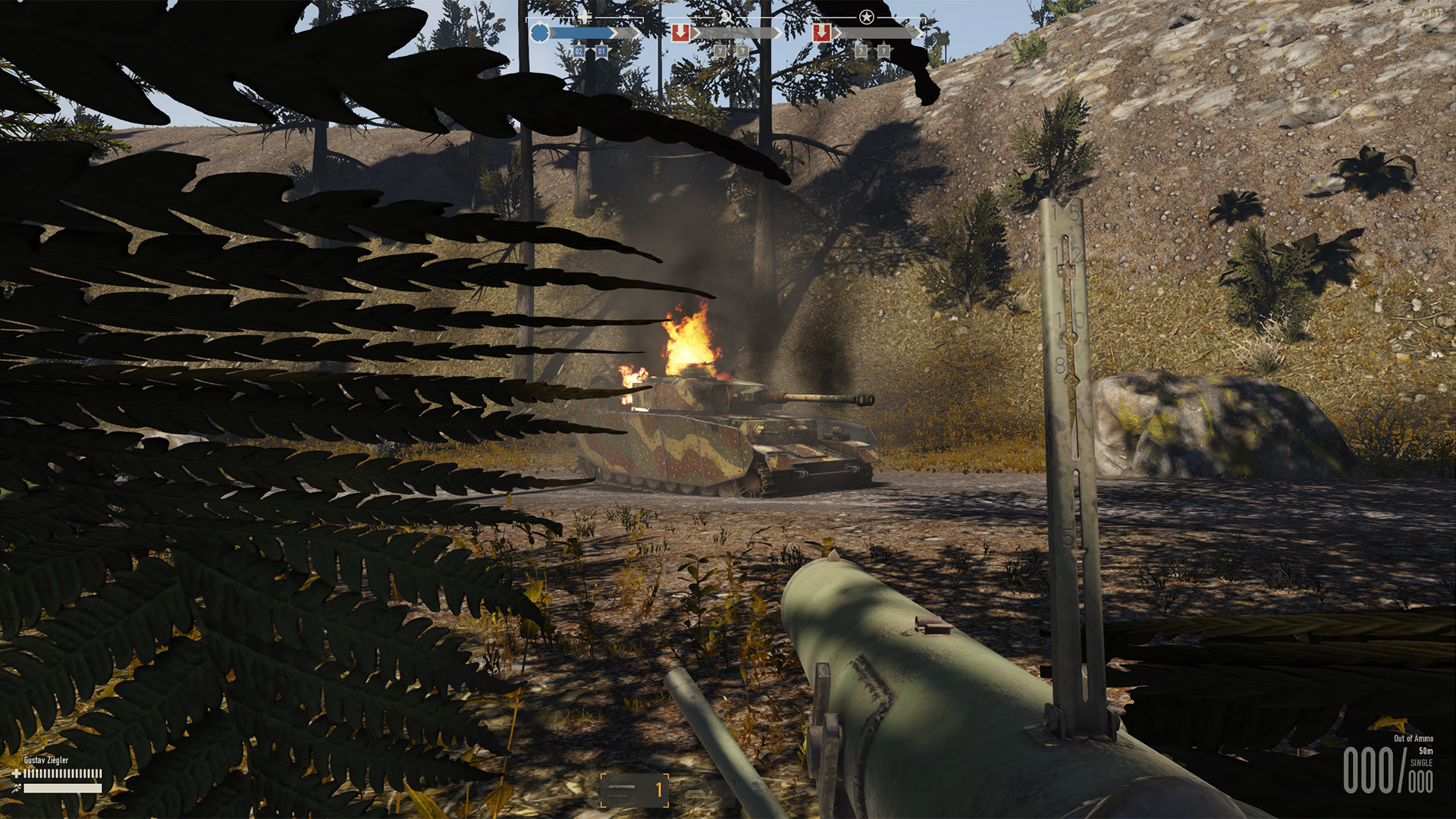1456x819 pixels.
Task: Click the question-mark badge under Soviet bar
Action: click(x=720, y=50)
